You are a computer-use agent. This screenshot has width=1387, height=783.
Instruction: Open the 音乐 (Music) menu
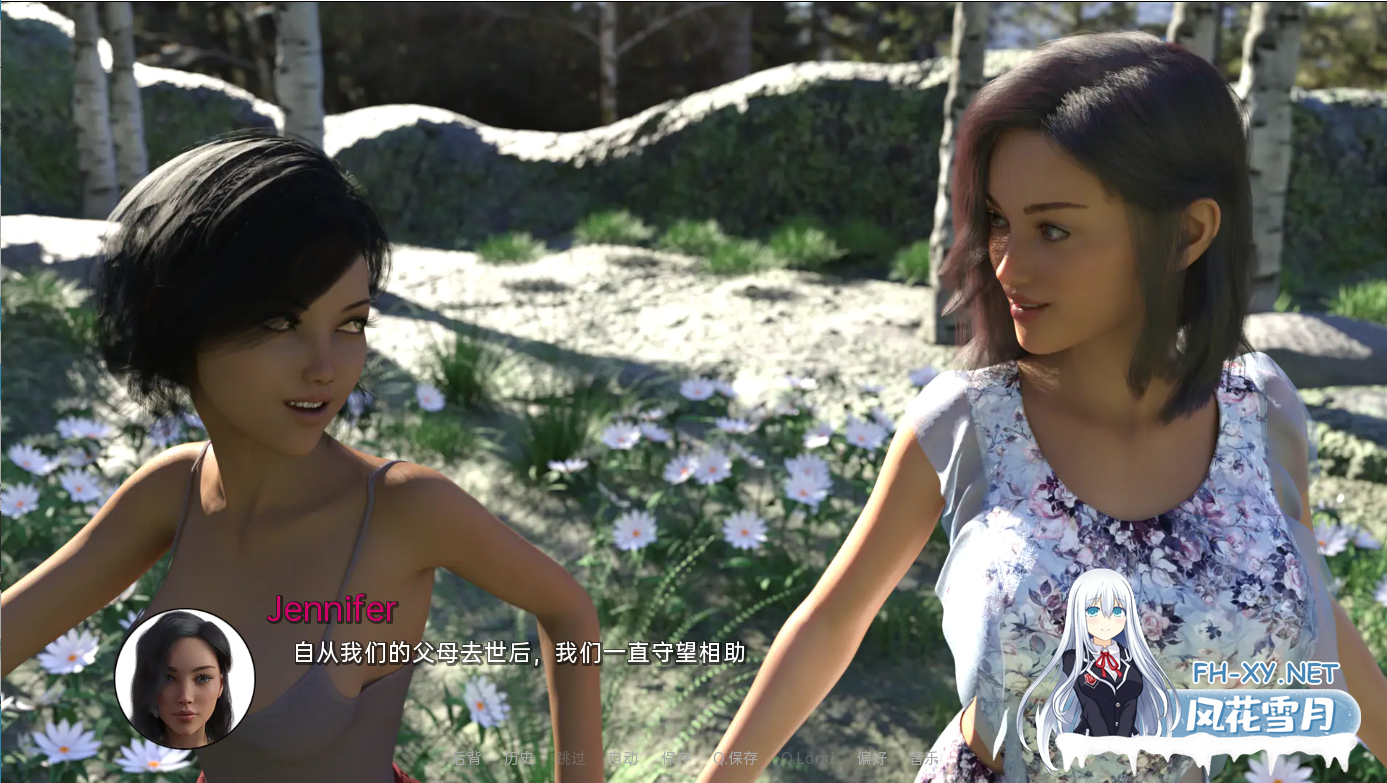[x=924, y=758]
